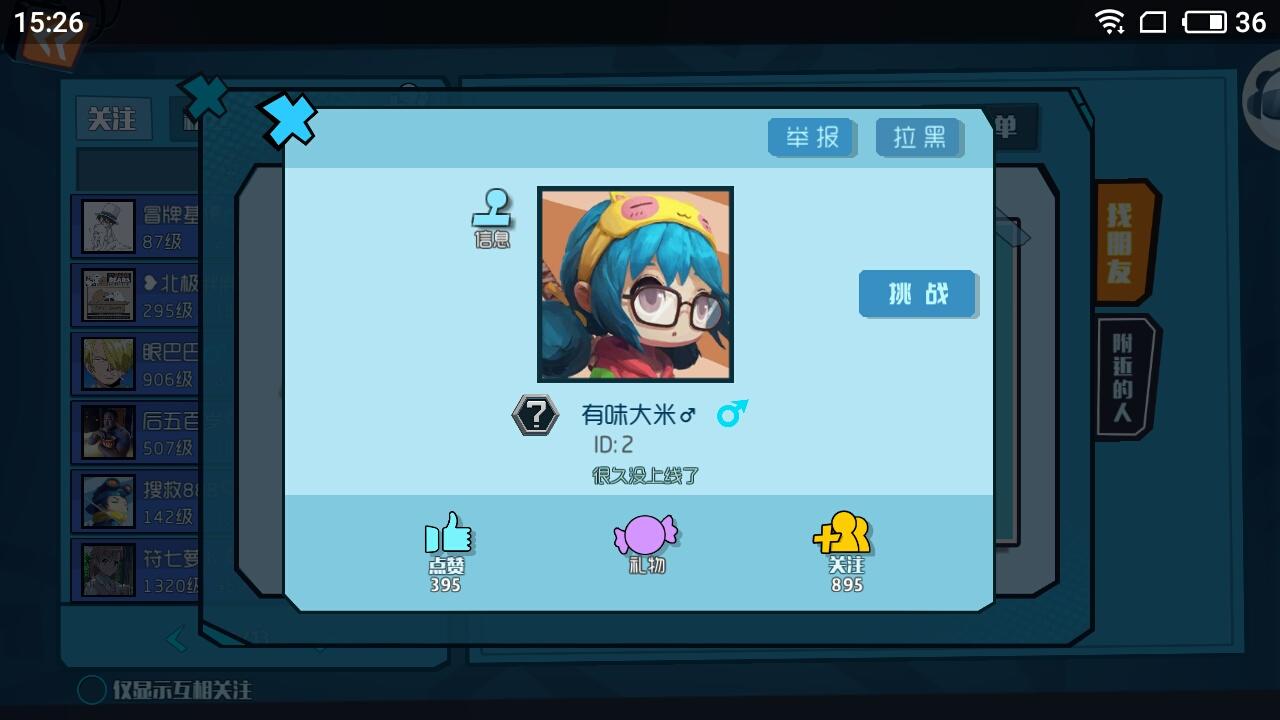Tap the male gender symbol beside 有味大米
Image resolution: width=1280 pixels, height=720 pixels.
point(733,415)
